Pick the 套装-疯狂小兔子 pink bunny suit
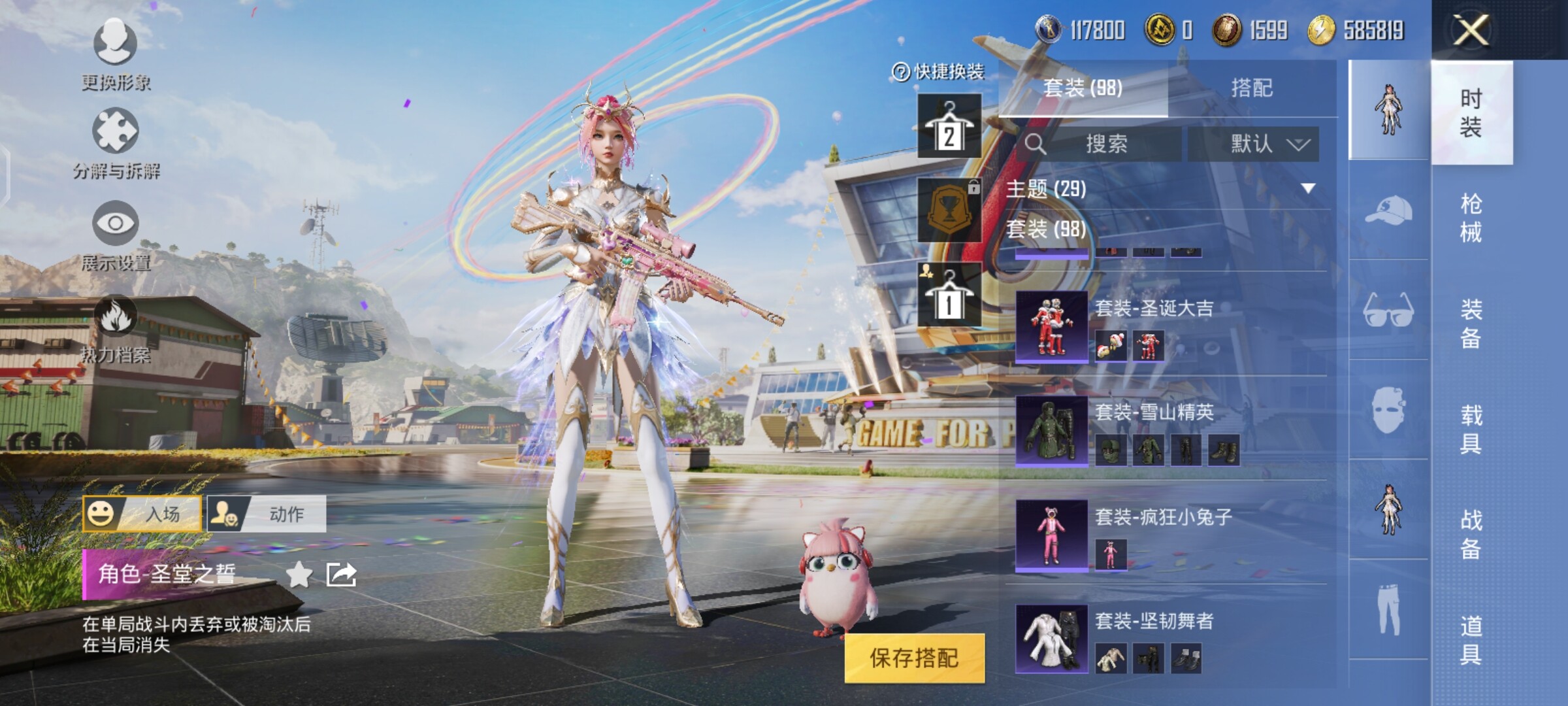The image size is (1568, 706). click(x=1051, y=535)
